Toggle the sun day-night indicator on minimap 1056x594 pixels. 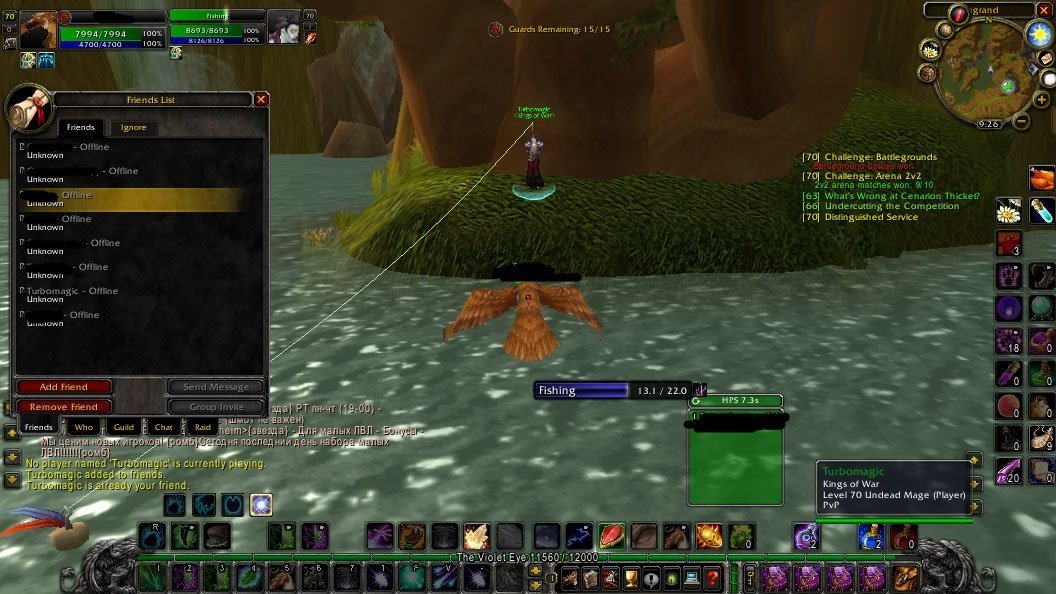[1037, 33]
